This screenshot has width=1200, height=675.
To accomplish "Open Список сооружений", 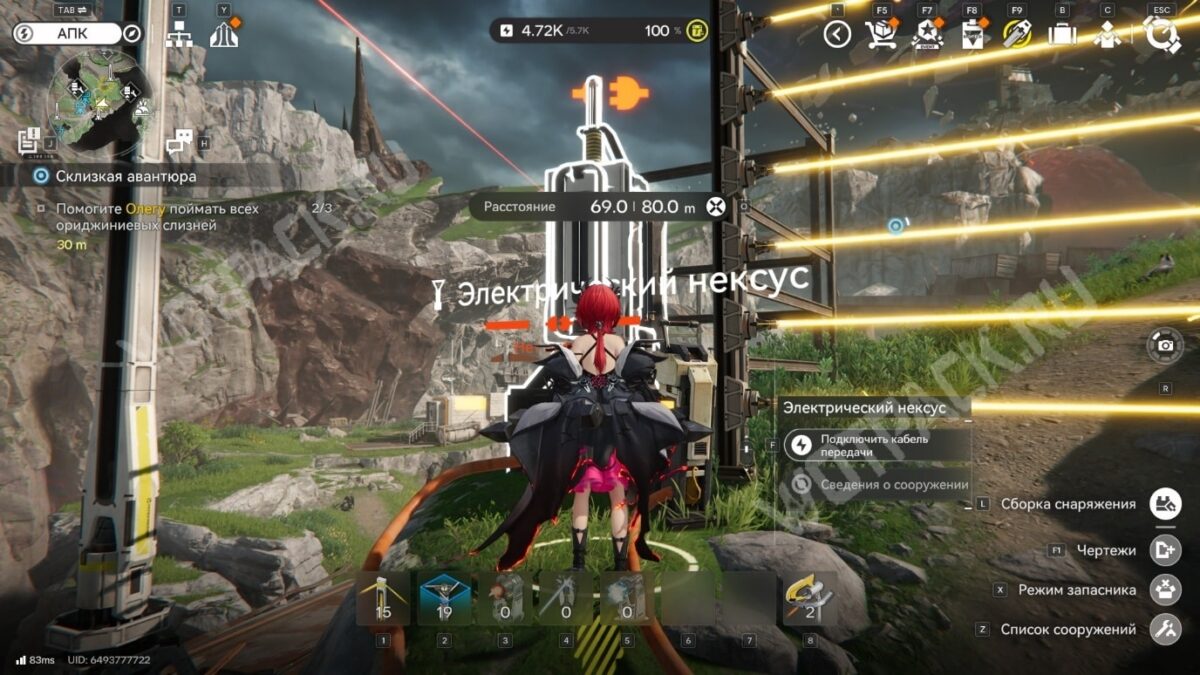I will click(x=1165, y=630).
